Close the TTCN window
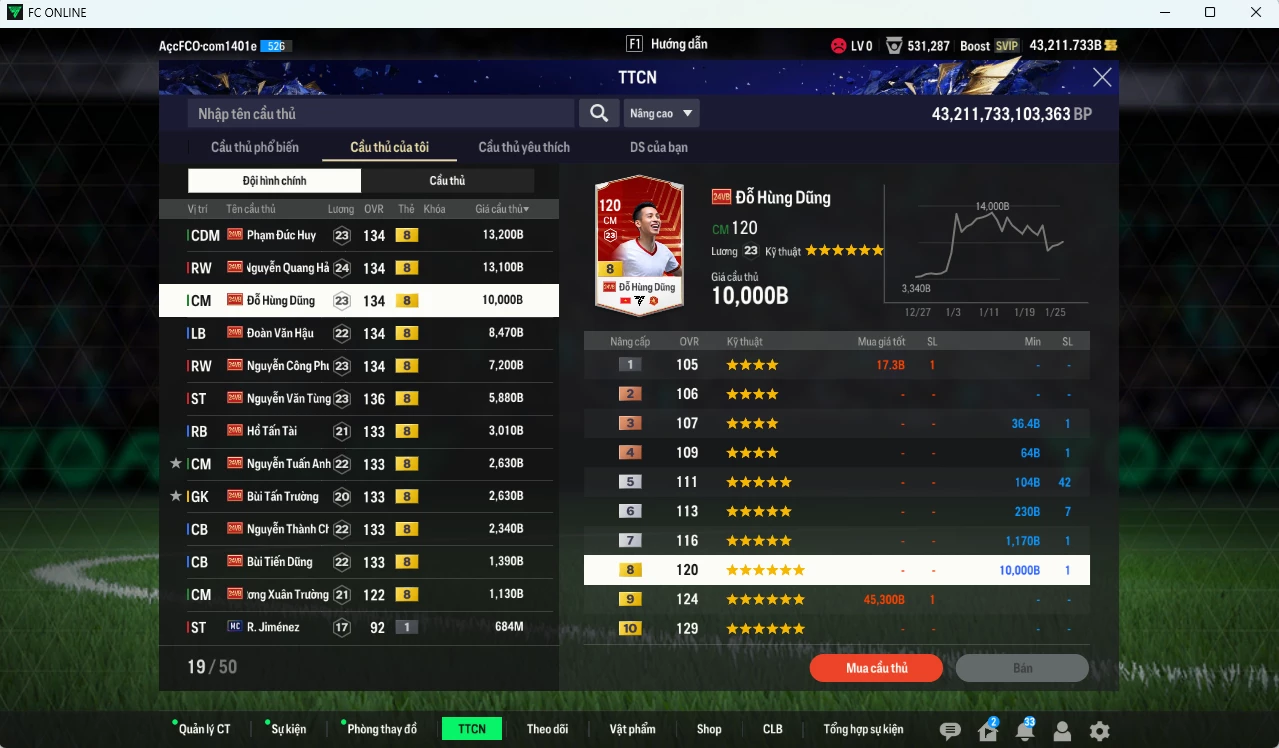The width and height of the screenshot is (1279, 748). [1102, 78]
